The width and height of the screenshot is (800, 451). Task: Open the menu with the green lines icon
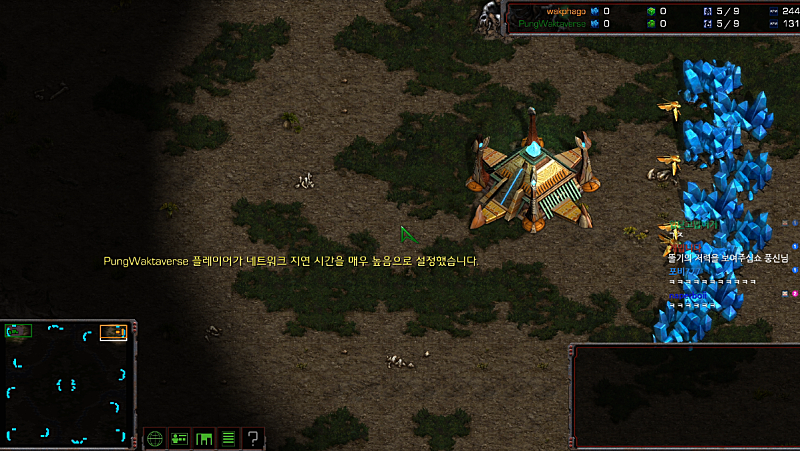pos(229,438)
